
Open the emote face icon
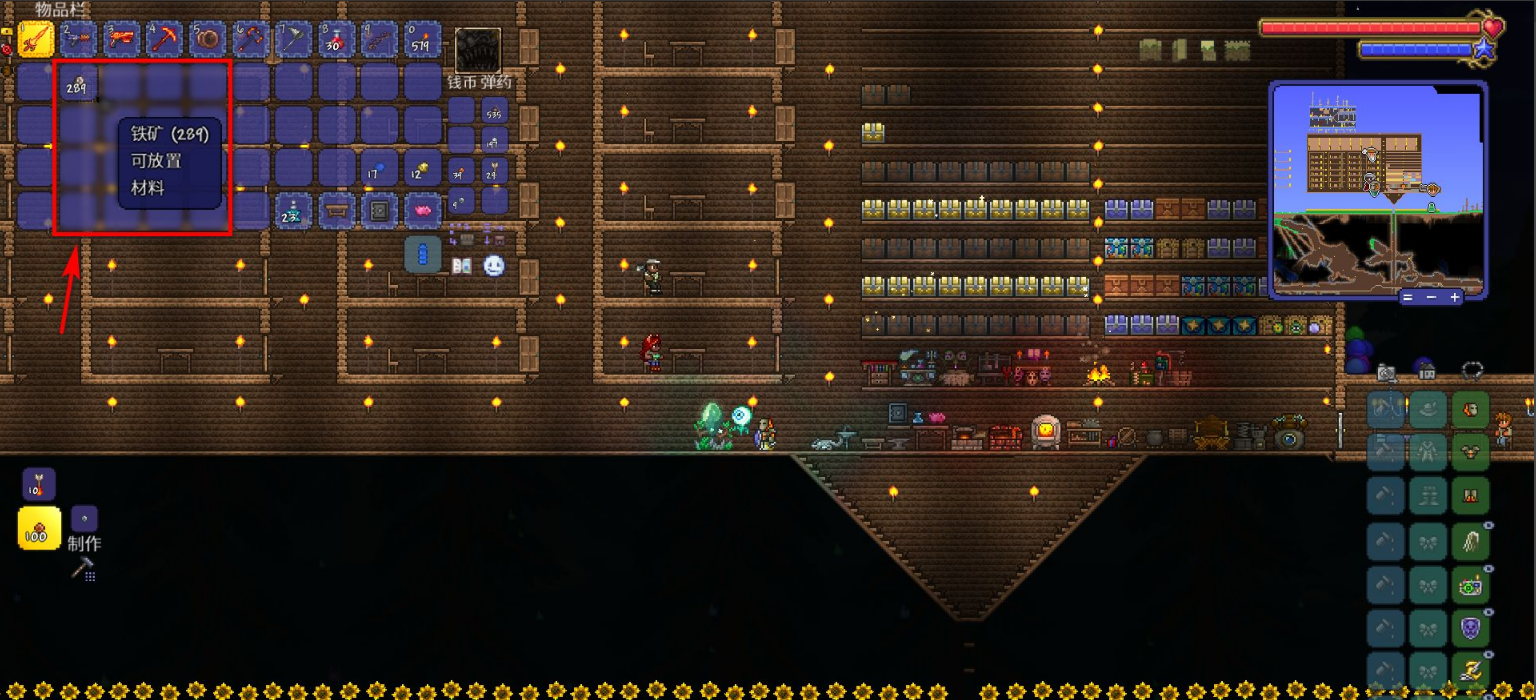(x=494, y=266)
